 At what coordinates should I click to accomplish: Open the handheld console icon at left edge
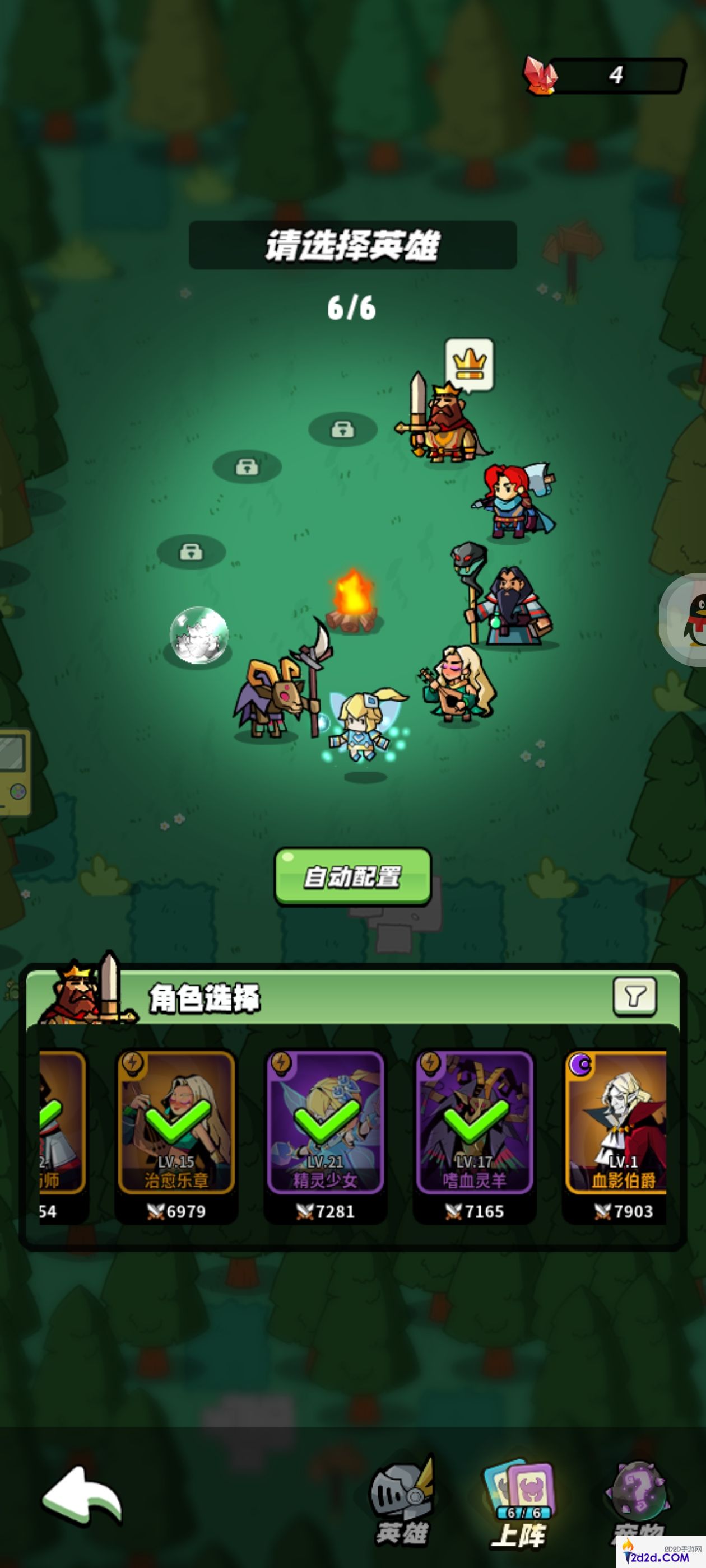[14, 771]
